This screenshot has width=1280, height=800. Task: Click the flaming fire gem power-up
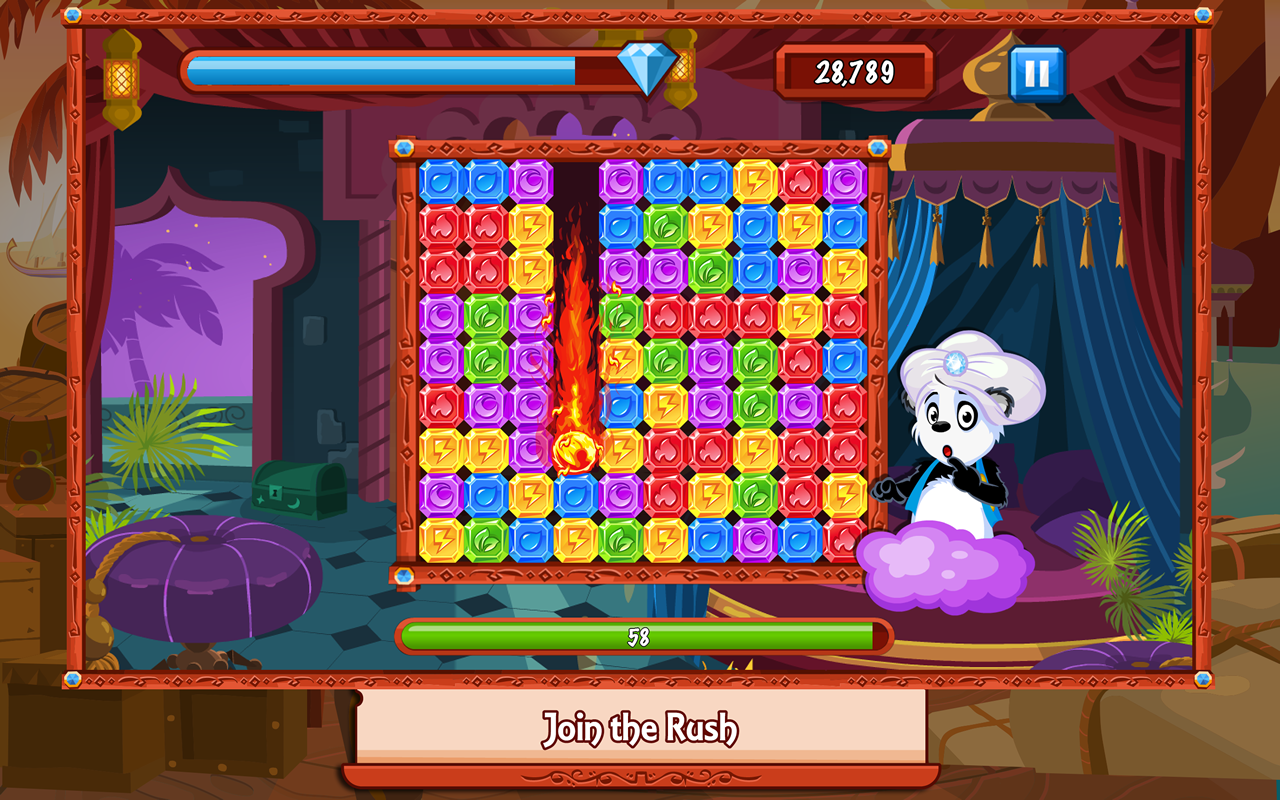[575, 453]
